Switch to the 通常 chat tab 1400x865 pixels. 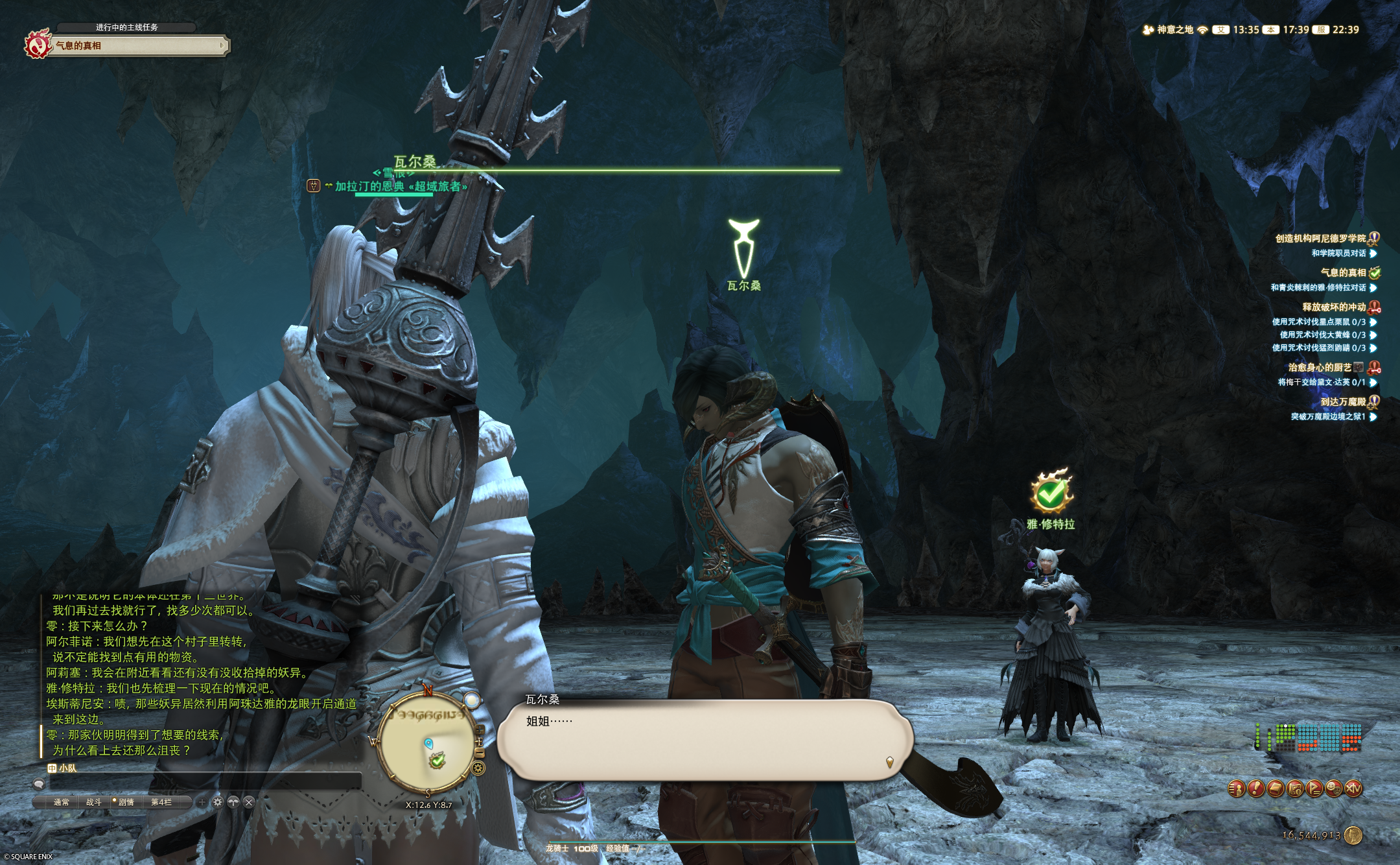click(x=62, y=802)
